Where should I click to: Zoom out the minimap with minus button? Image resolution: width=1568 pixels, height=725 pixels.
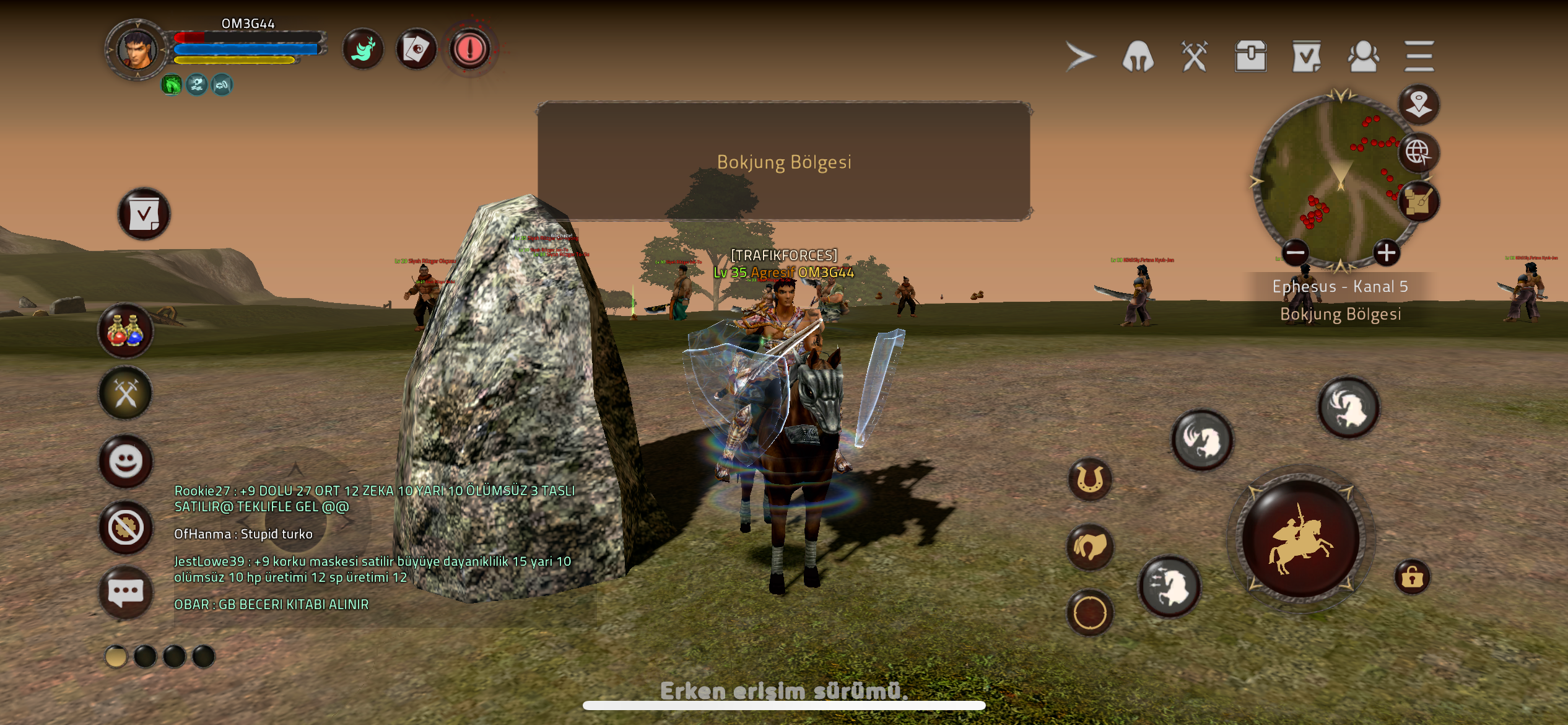(1295, 253)
